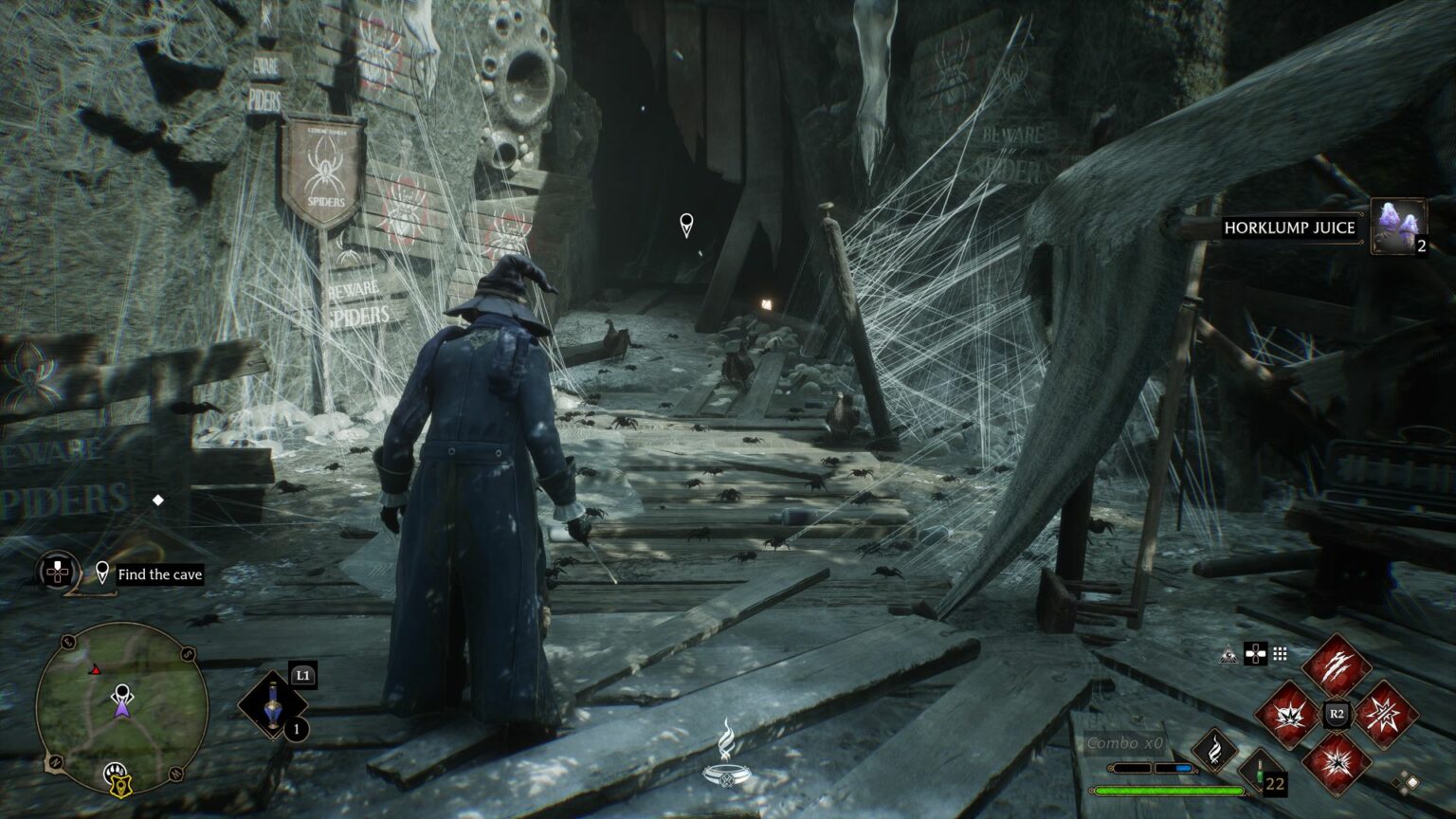Select the Horklump Juice pickup notification

1289,227
